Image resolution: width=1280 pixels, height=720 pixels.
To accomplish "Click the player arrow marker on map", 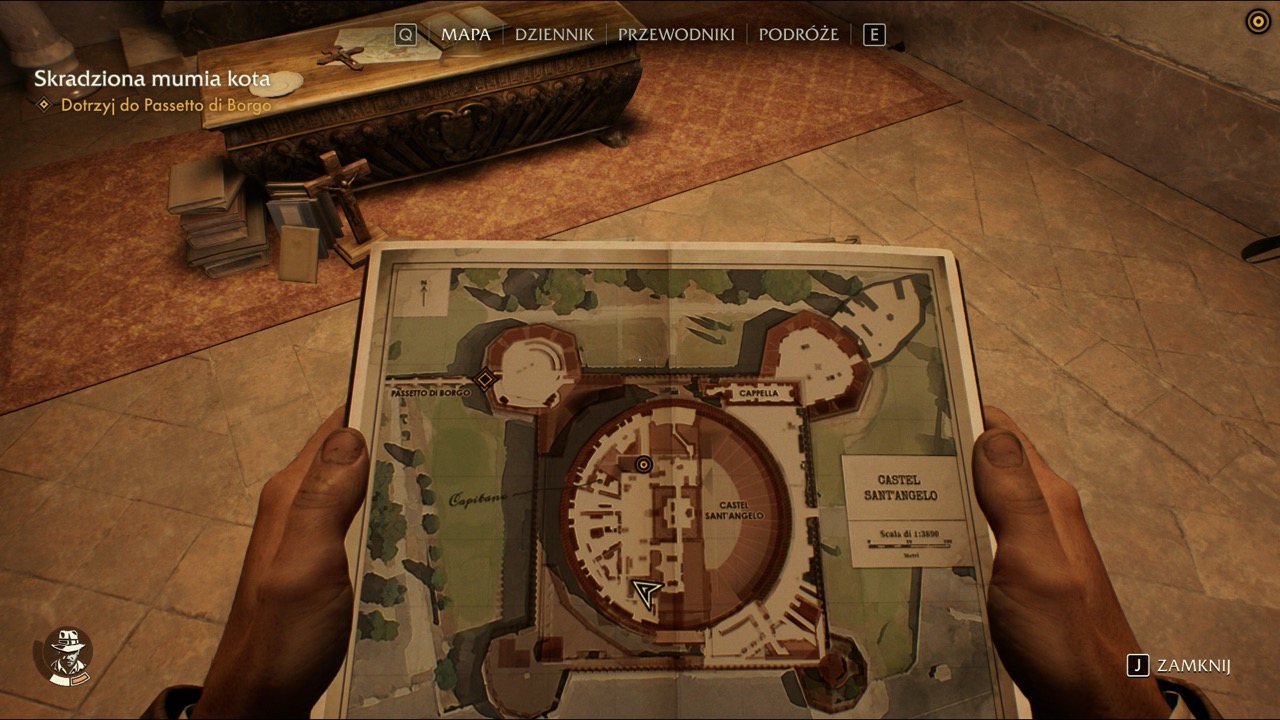I will coord(647,593).
